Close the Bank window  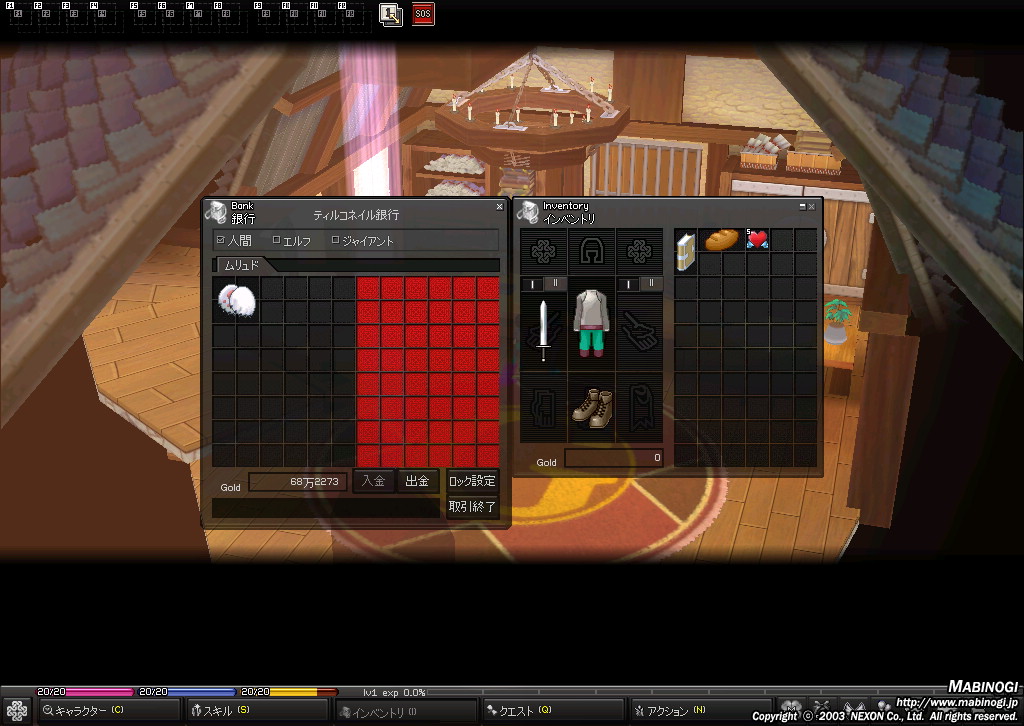[500, 207]
